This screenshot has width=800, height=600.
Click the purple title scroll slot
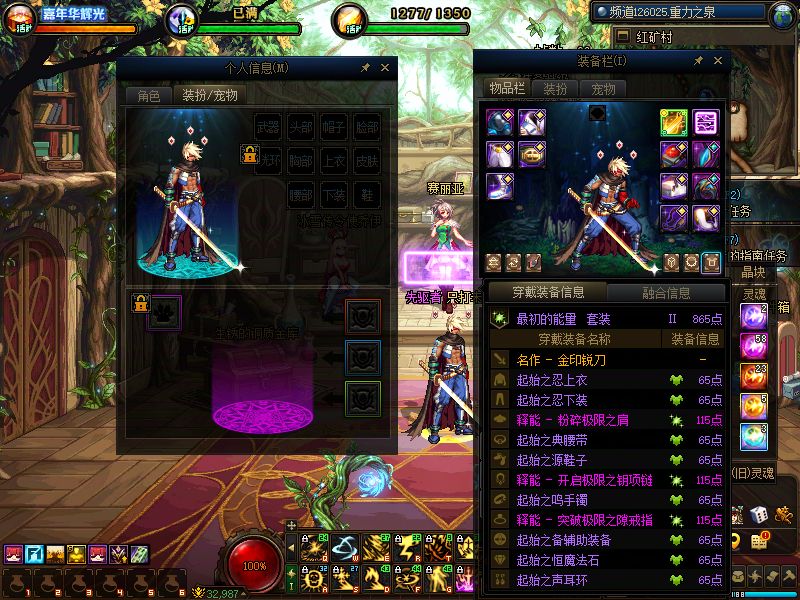tap(706, 122)
